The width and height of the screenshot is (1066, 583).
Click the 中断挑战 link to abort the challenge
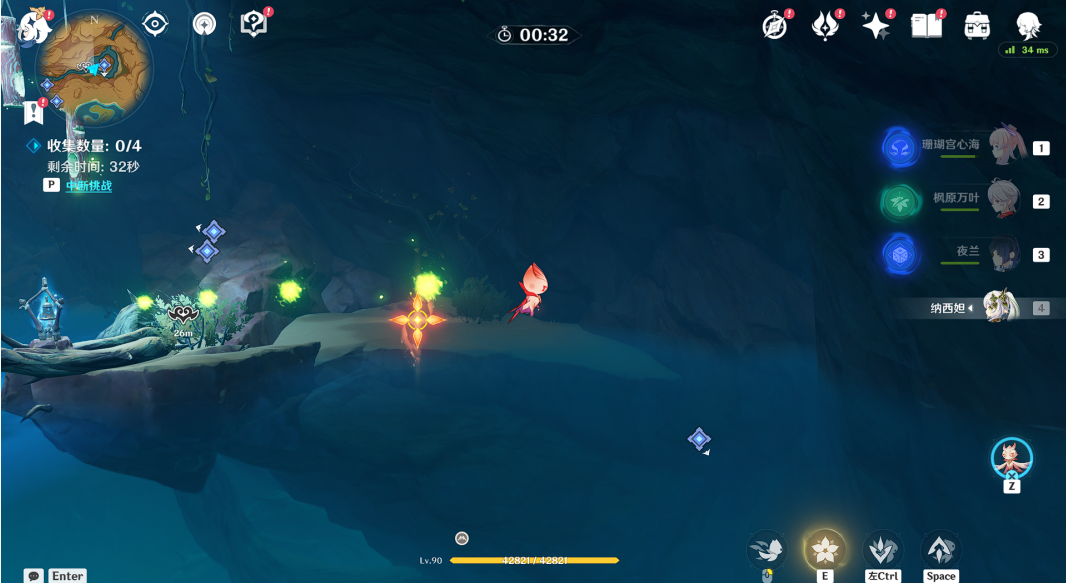(x=89, y=185)
